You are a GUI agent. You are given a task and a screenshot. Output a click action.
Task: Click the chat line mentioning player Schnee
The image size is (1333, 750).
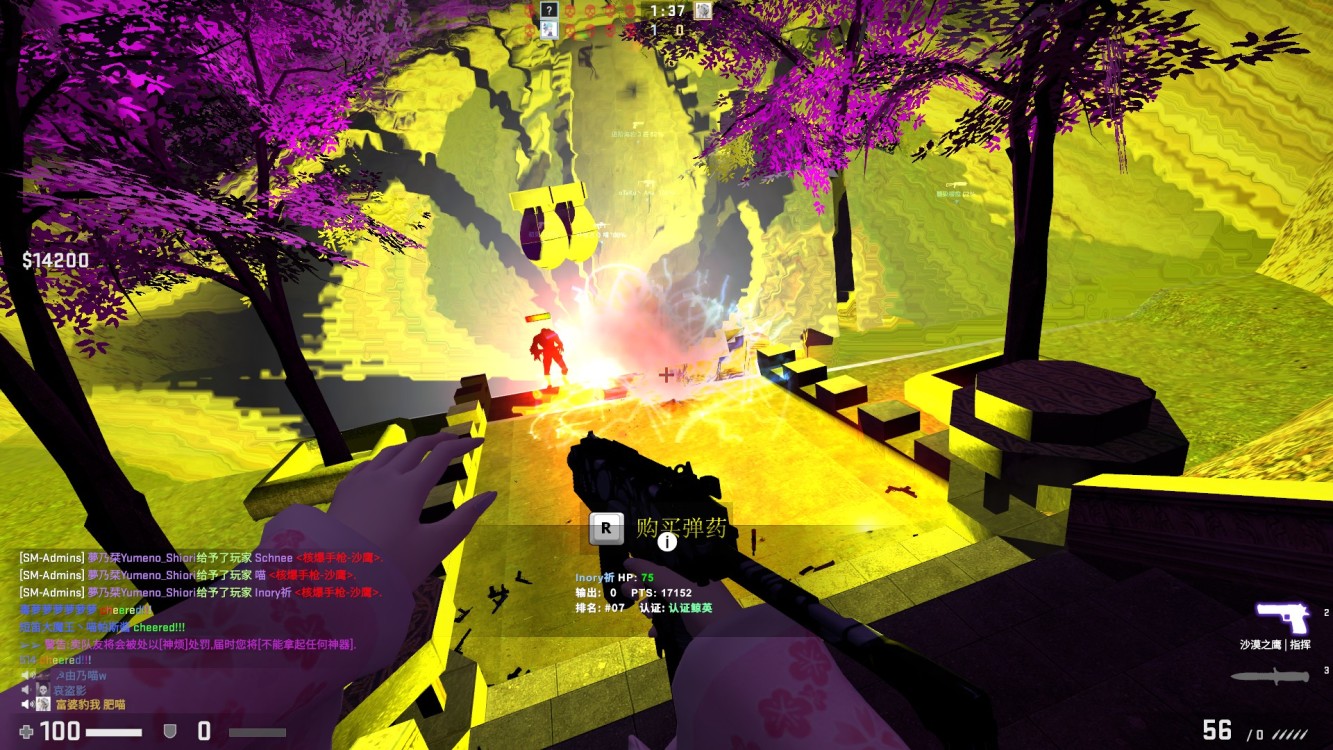tap(200, 558)
